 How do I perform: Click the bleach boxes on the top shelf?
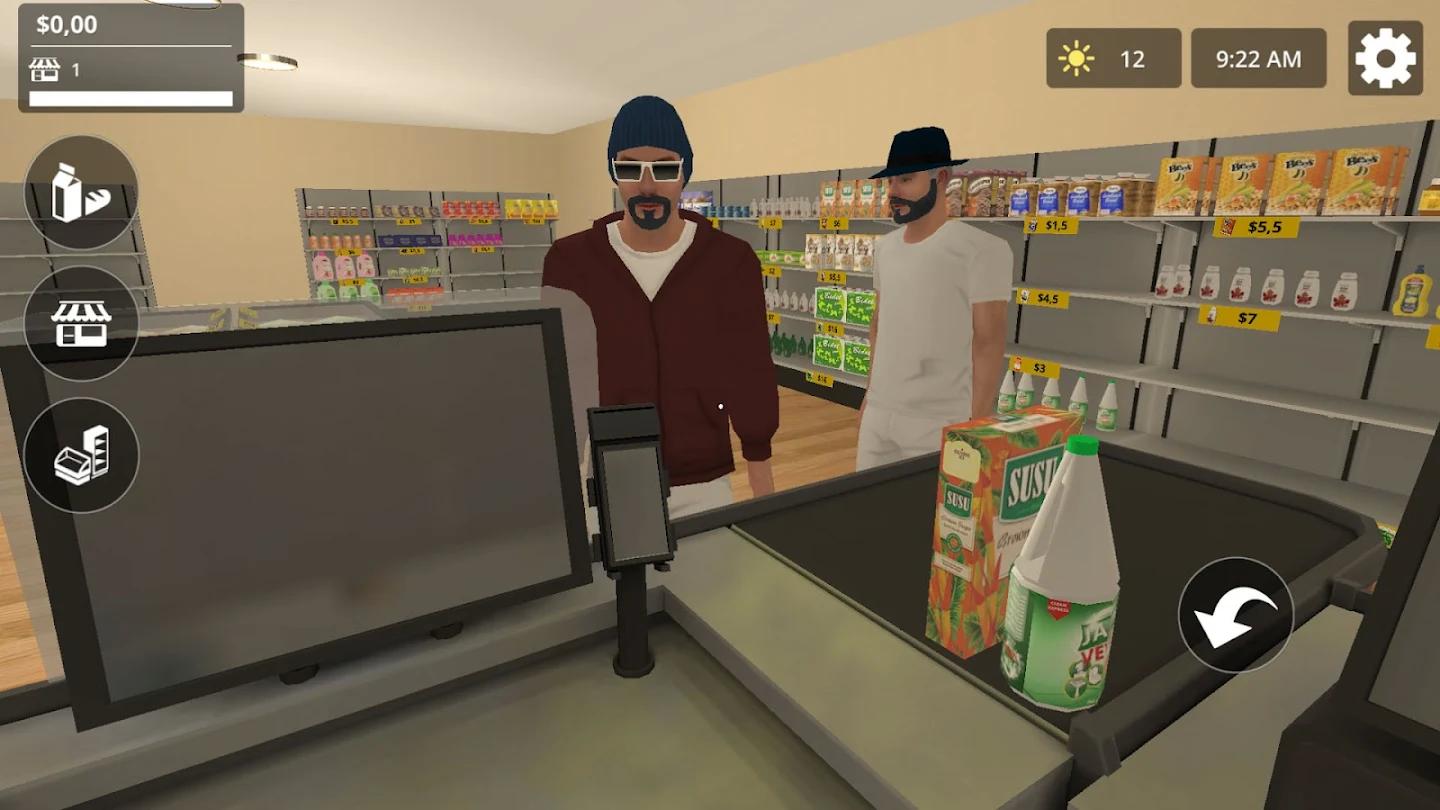pyautogui.click(x=1280, y=180)
